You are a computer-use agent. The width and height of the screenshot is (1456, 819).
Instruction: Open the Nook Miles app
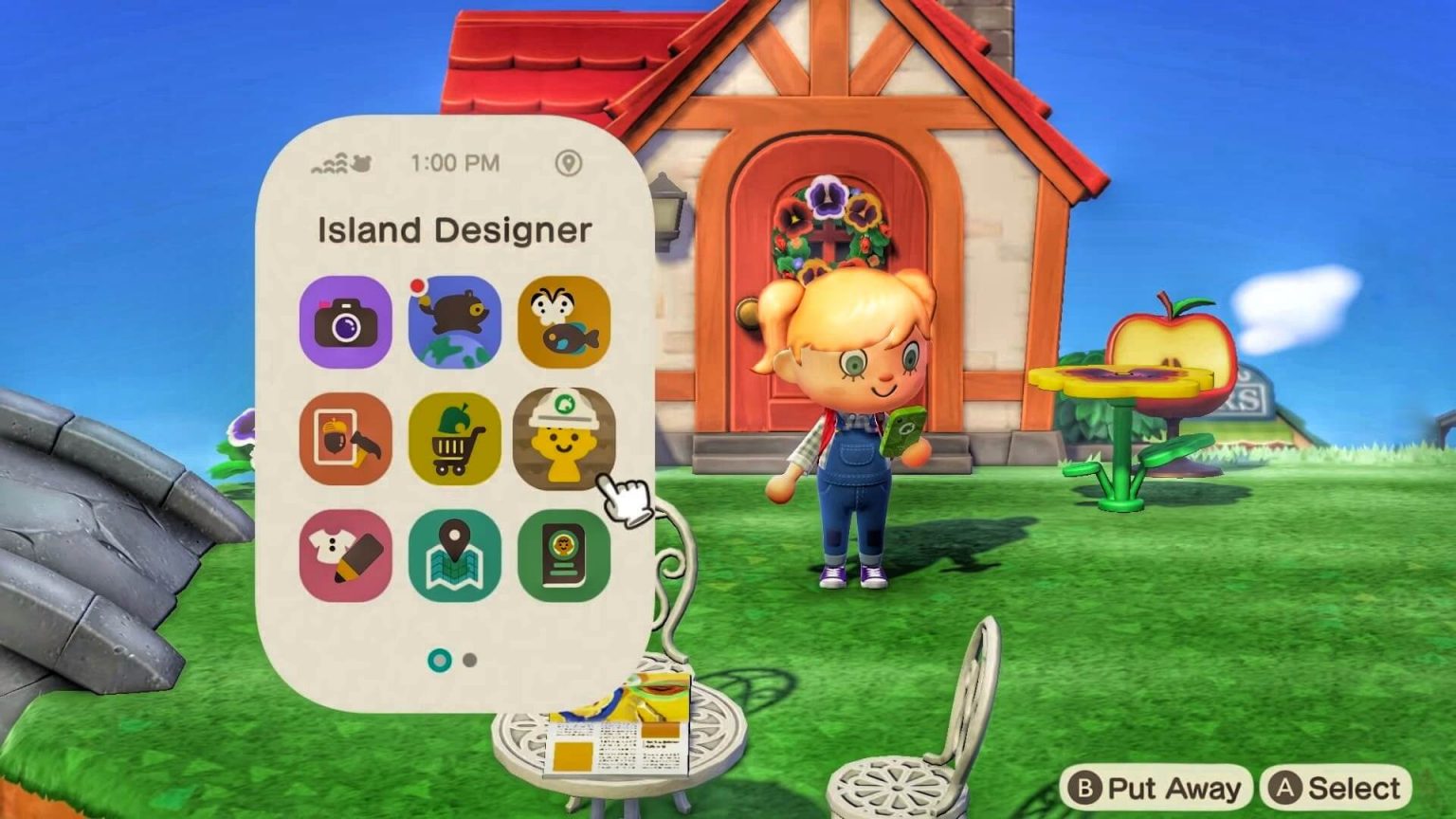tap(456, 322)
